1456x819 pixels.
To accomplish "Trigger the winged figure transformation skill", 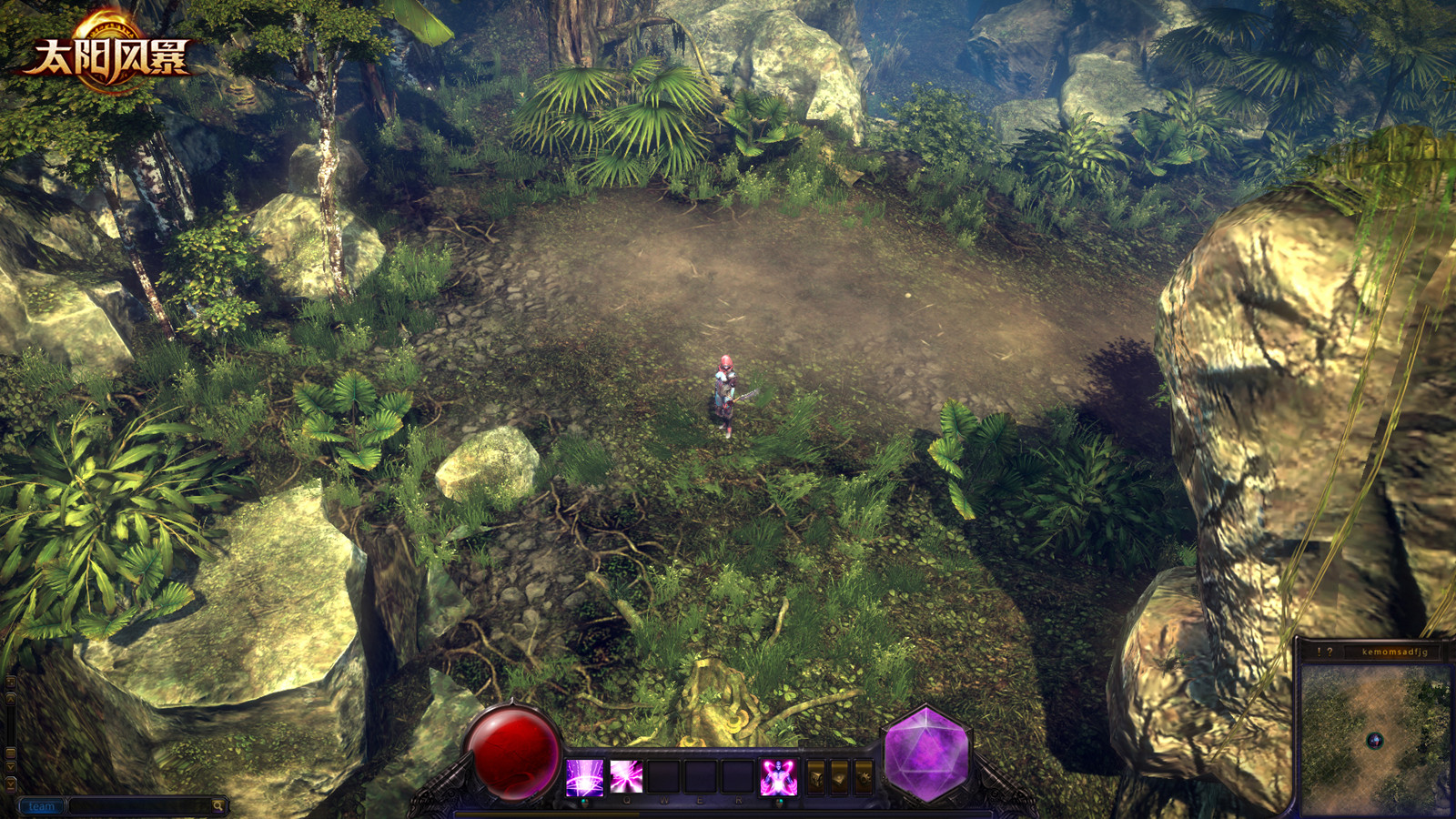I will [x=779, y=777].
